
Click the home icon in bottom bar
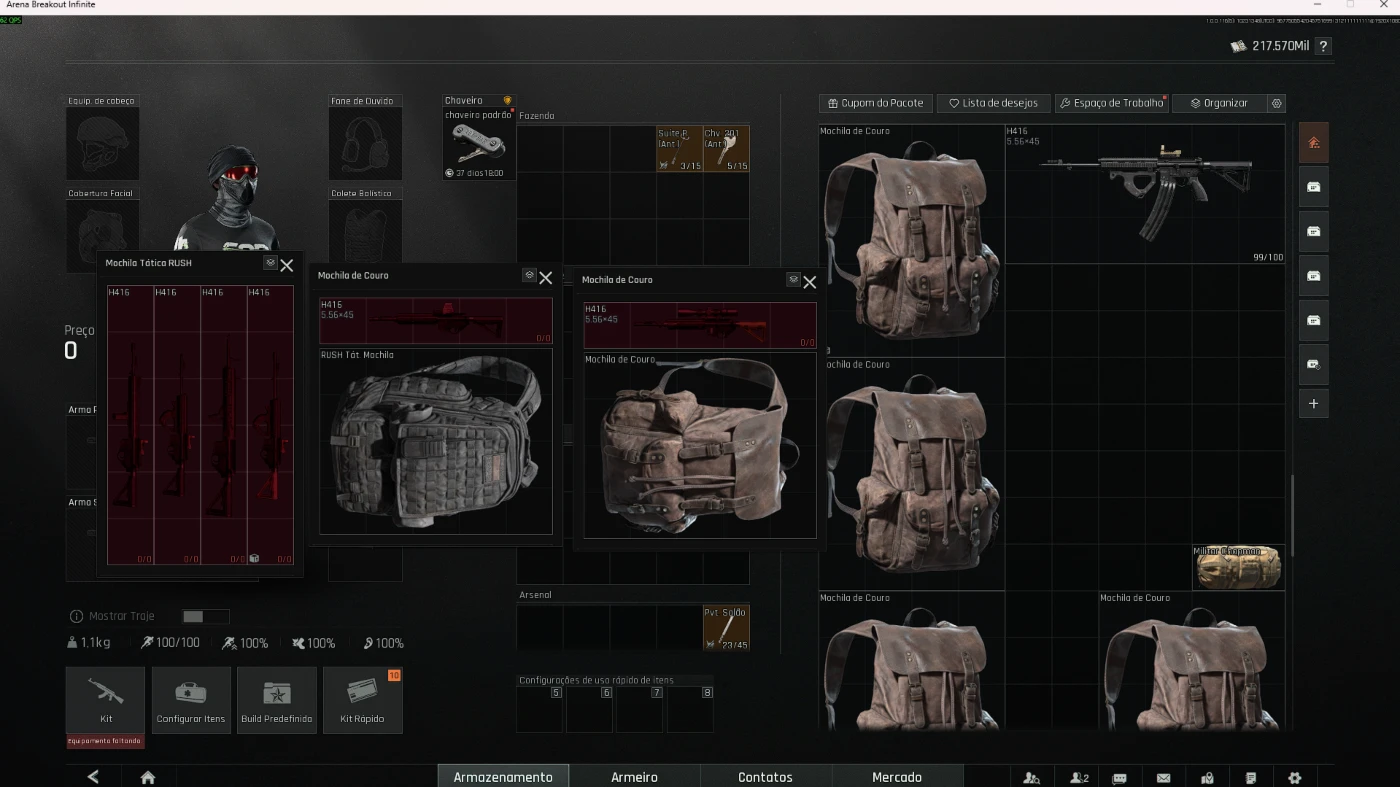[148, 777]
